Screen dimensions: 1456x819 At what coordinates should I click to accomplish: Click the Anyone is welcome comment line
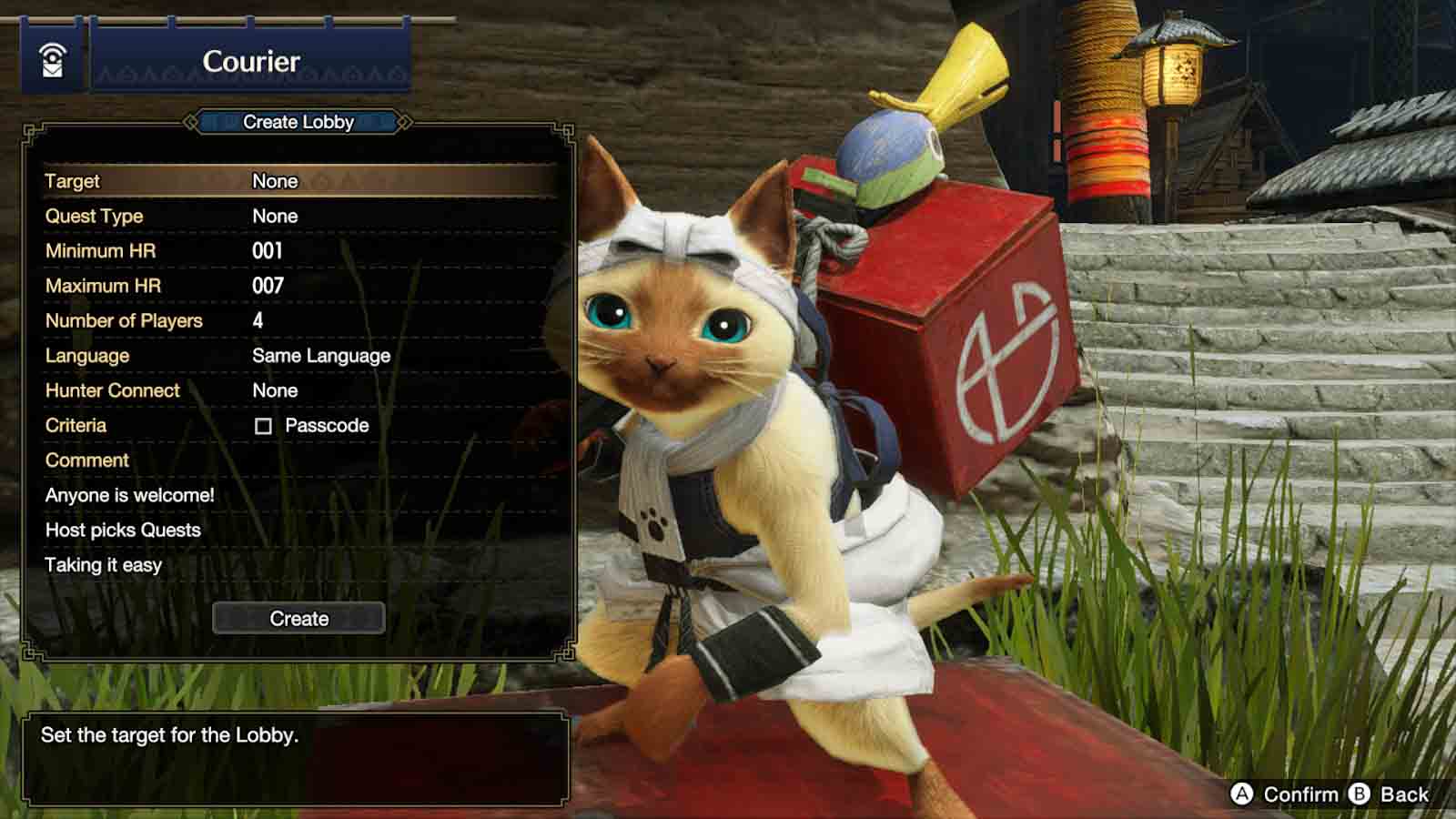[x=130, y=494]
